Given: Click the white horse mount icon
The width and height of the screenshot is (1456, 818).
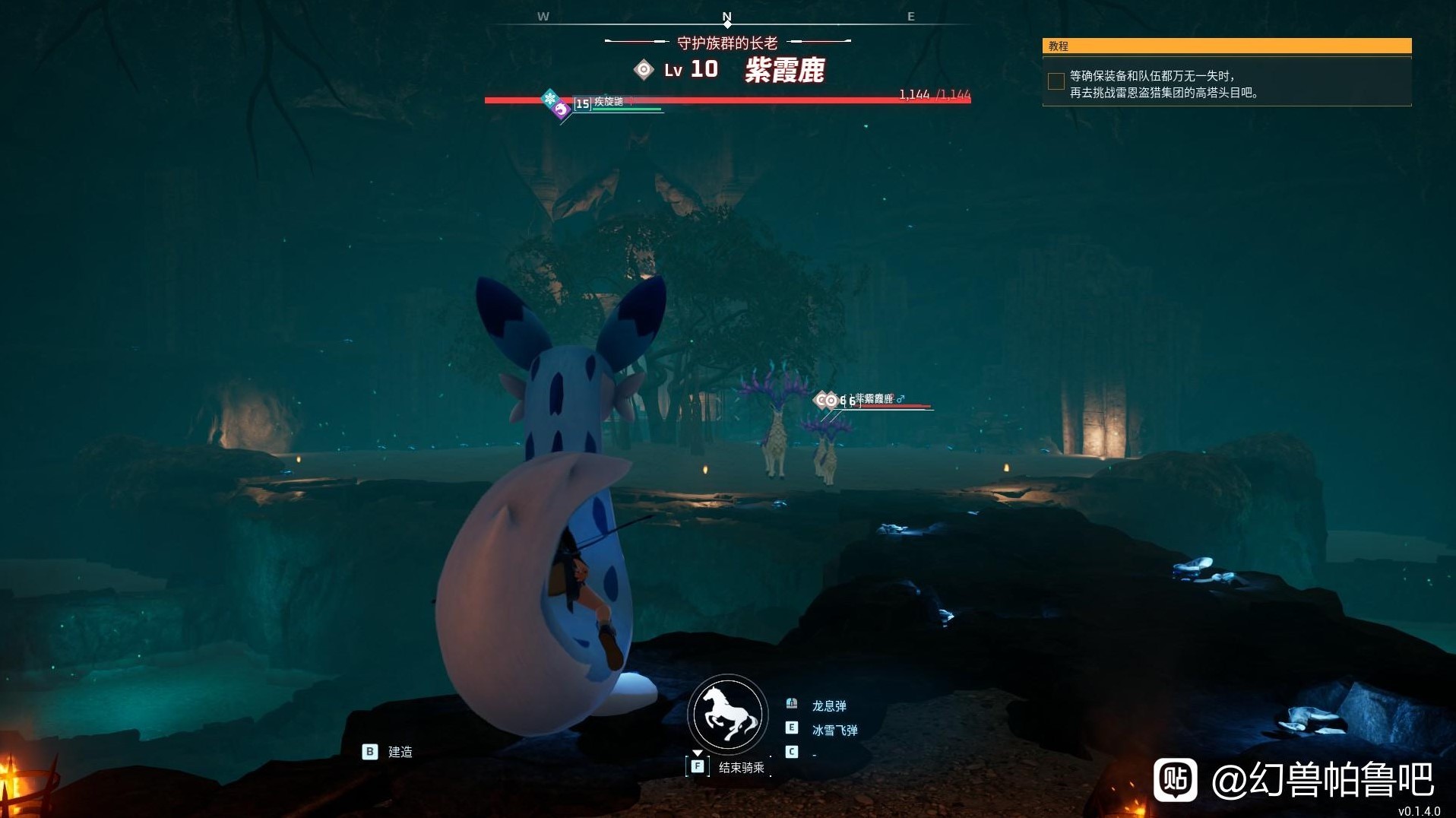Looking at the screenshot, I should (x=727, y=715).
